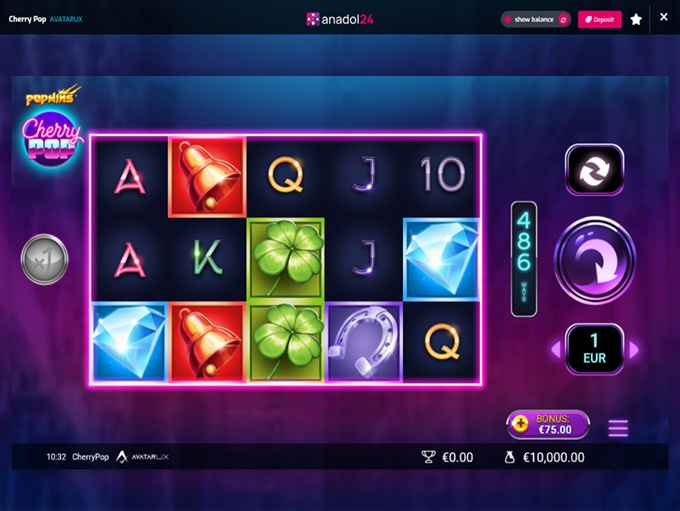Image resolution: width=680 pixels, height=511 pixels.
Task: Toggle the silver turbo speed button
Action: [x=44, y=260]
